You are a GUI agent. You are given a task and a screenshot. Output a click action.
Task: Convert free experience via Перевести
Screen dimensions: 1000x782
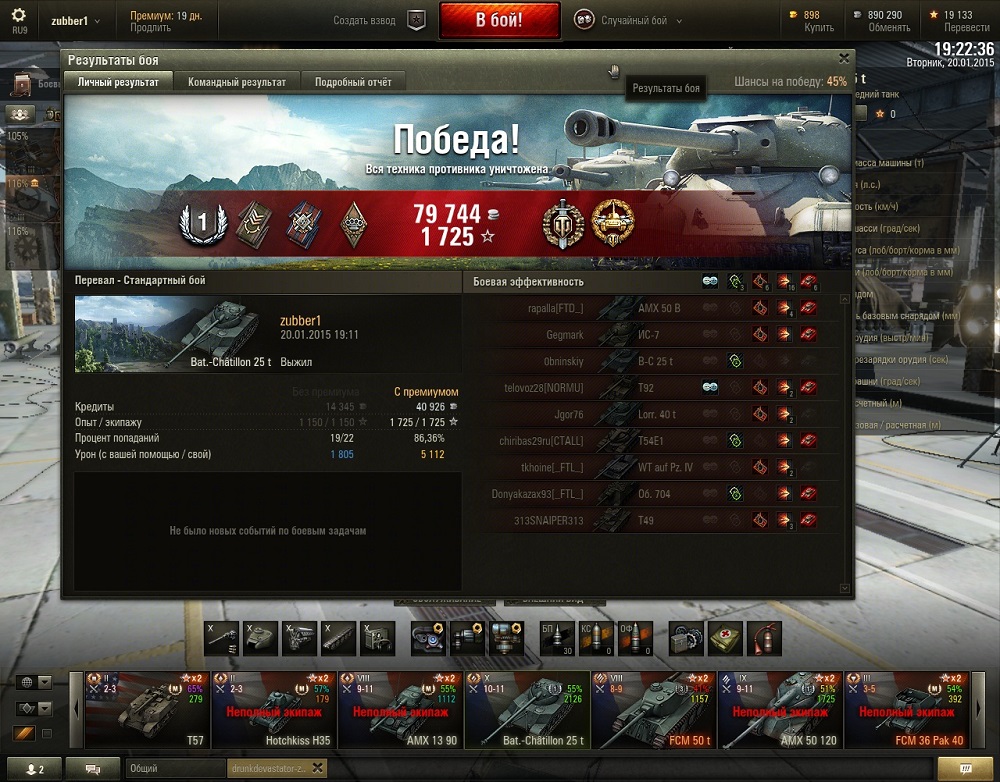(x=966, y=28)
